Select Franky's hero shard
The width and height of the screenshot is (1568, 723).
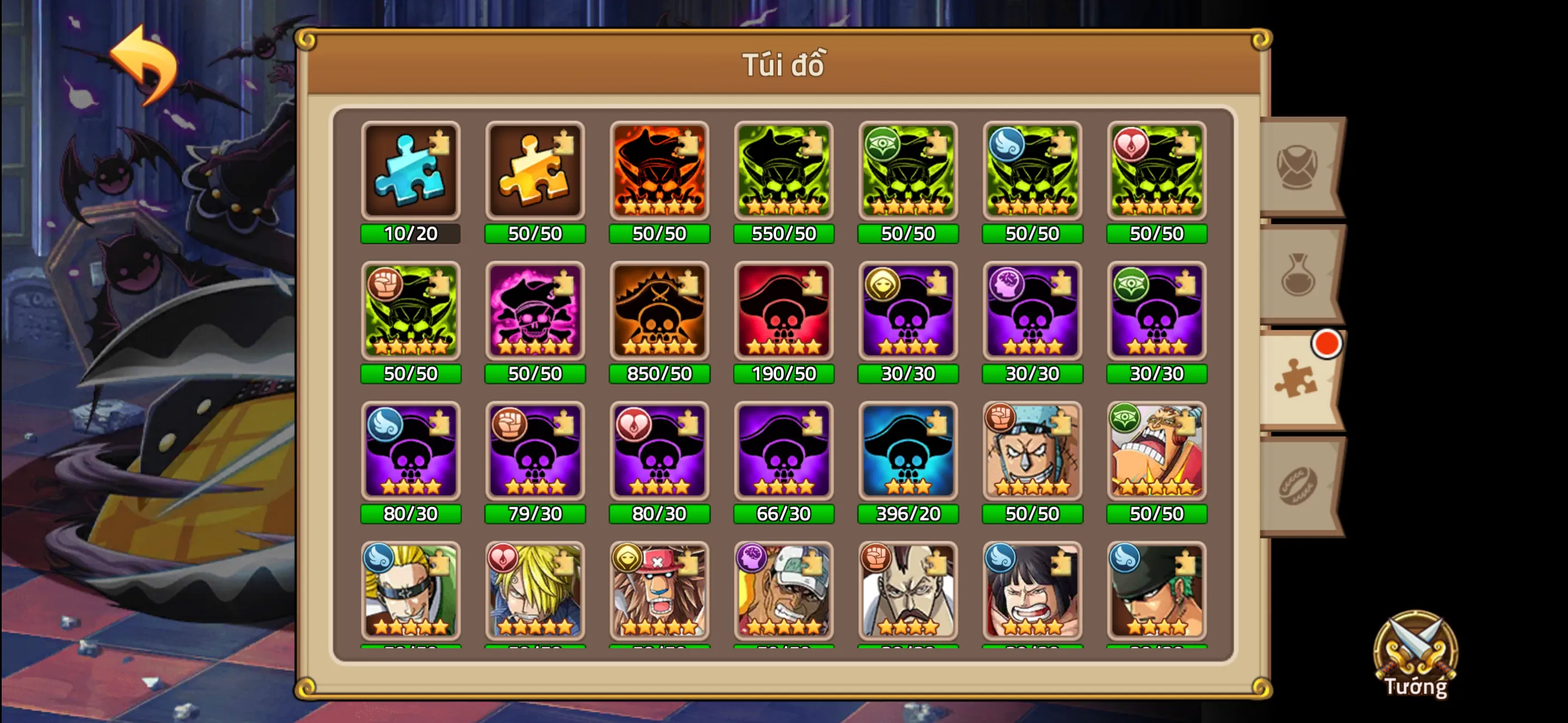1032,452
